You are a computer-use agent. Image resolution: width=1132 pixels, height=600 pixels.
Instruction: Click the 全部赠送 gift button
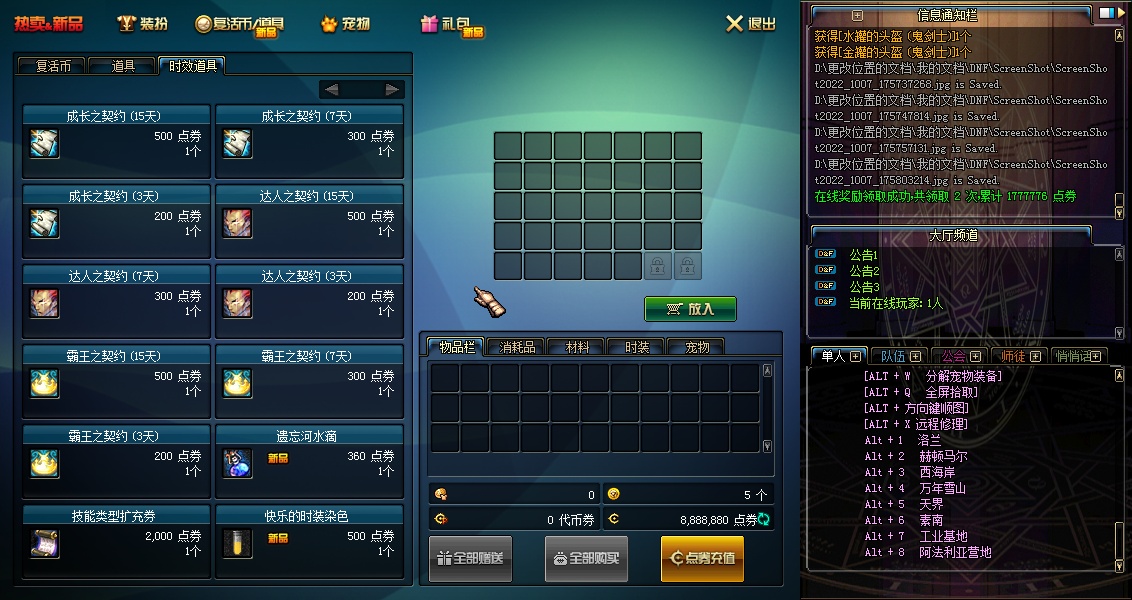click(x=470, y=558)
